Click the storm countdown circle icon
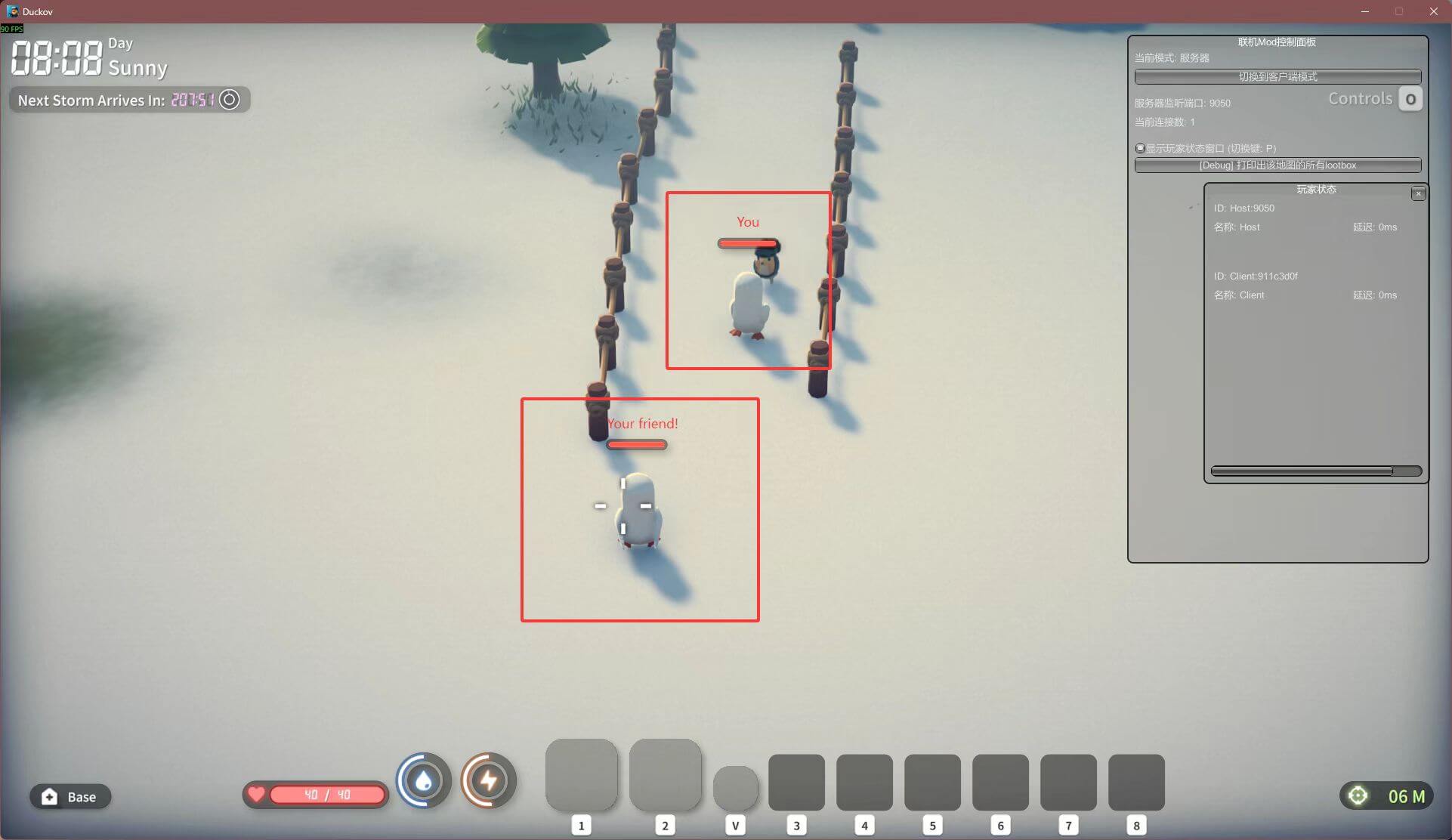 pyautogui.click(x=230, y=100)
